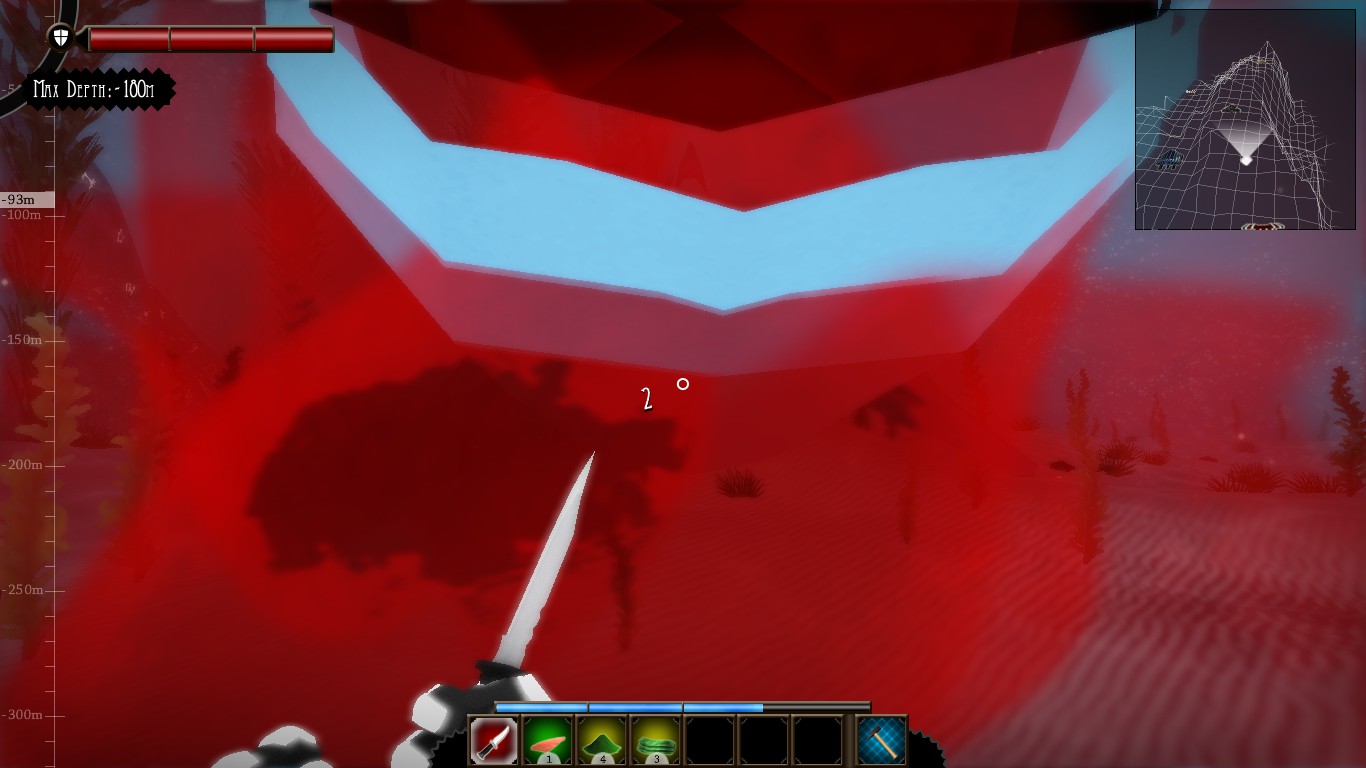The width and height of the screenshot is (1366, 768).
Task: Select the knife hotbar slot
Action: tap(494, 741)
